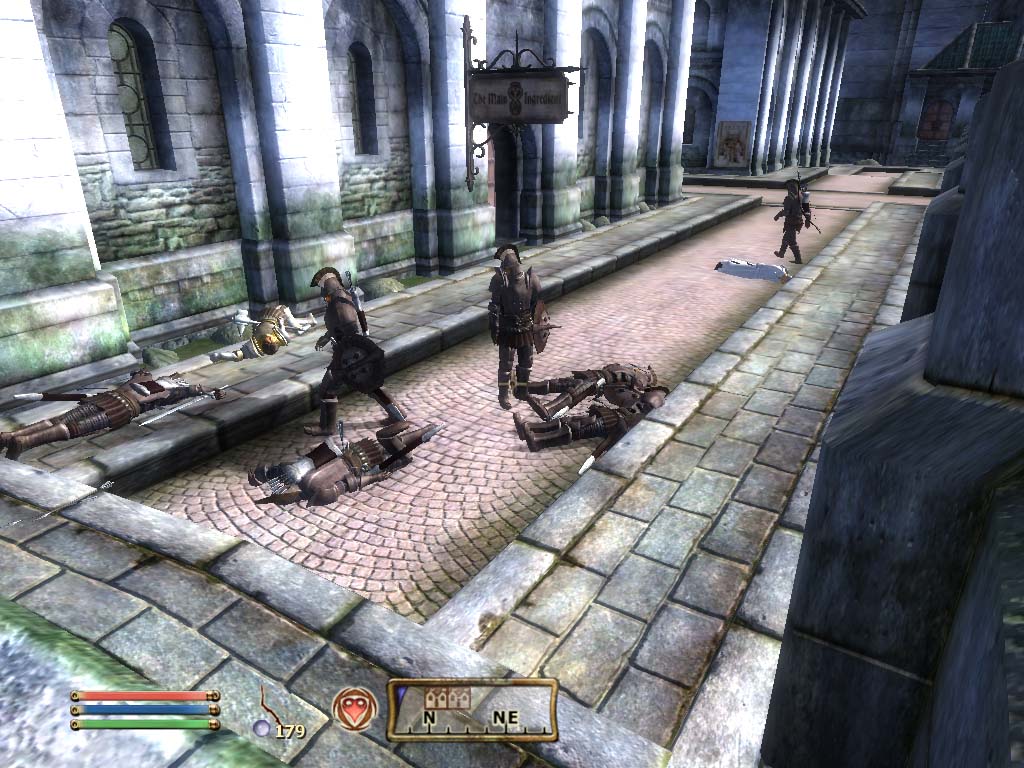Image resolution: width=1024 pixels, height=768 pixels.
Task: Select the heart-shaped active spell icon
Action: click(353, 706)
